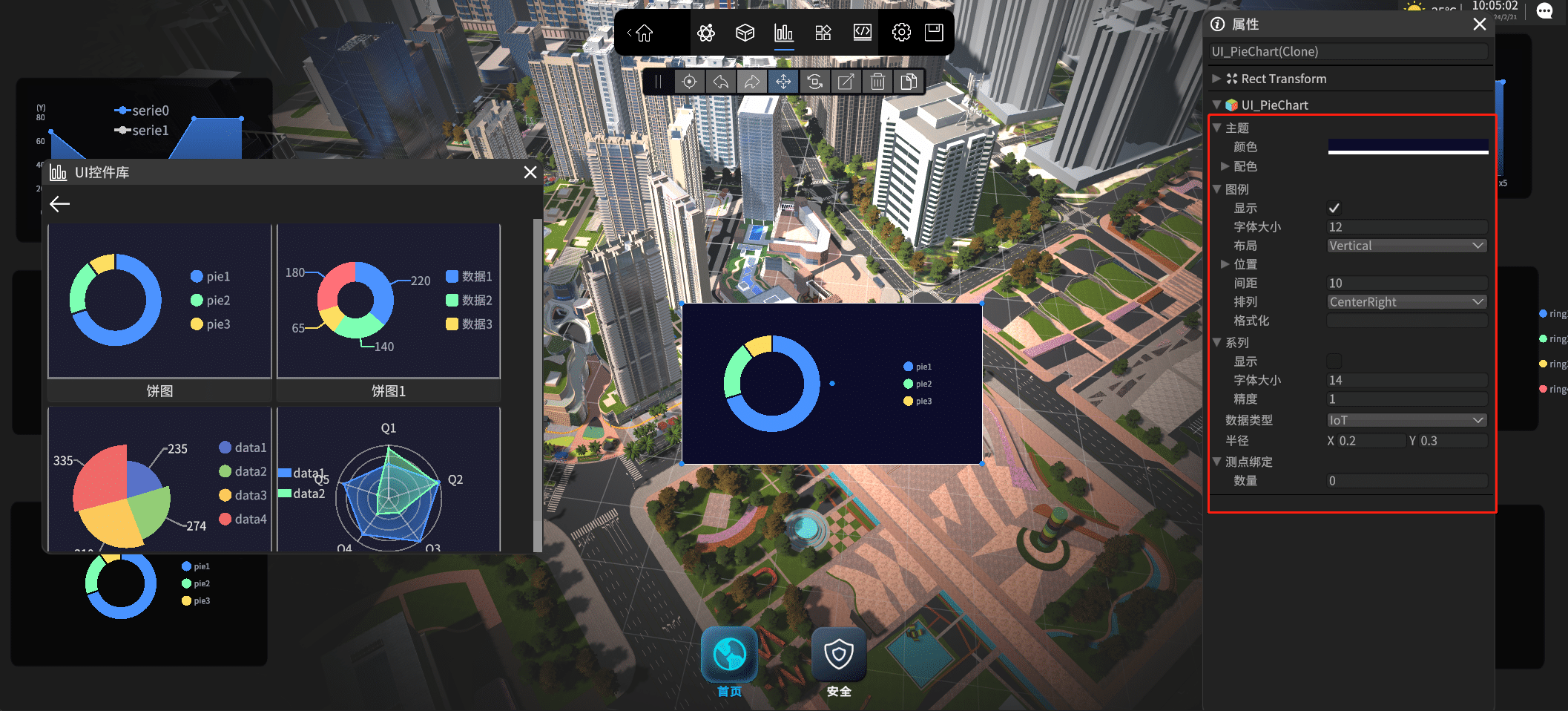Close the 属性 properties panel
The image size is (1568, 711).
1479,24
